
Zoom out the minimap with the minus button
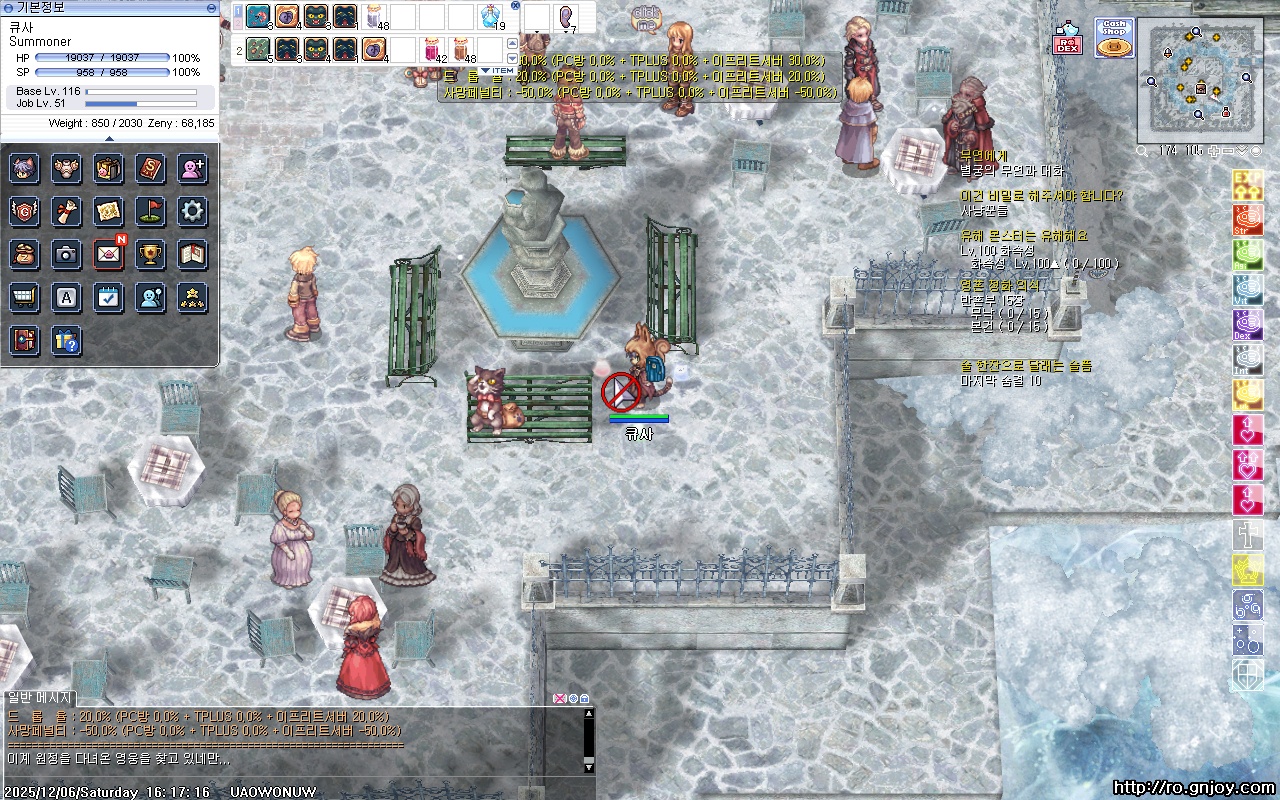pyautogui.click(x=1228, y=151)
